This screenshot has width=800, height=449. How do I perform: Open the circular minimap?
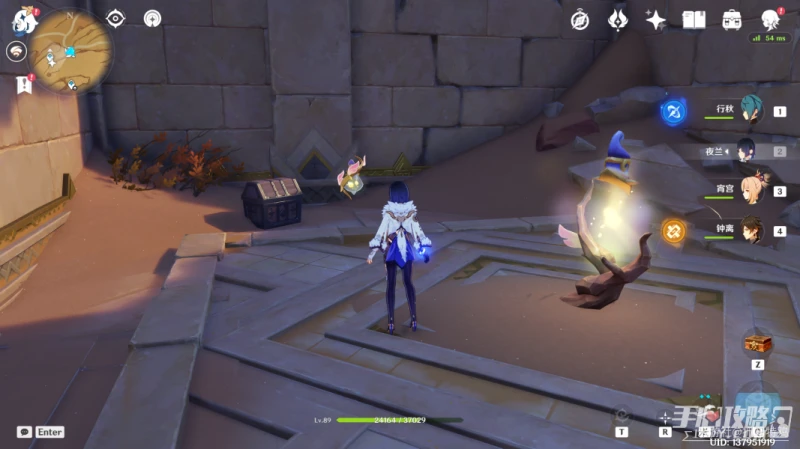coord(71,51)
